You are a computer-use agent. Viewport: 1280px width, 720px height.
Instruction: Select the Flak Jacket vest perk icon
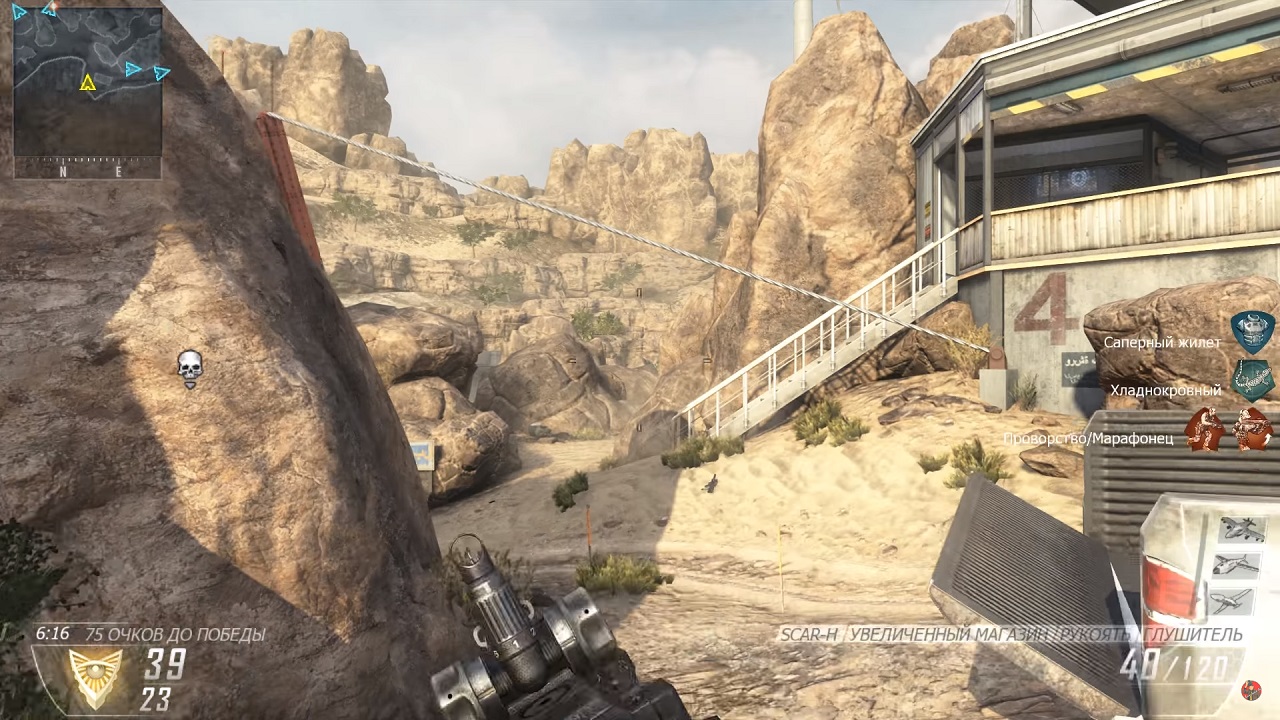1251,333
